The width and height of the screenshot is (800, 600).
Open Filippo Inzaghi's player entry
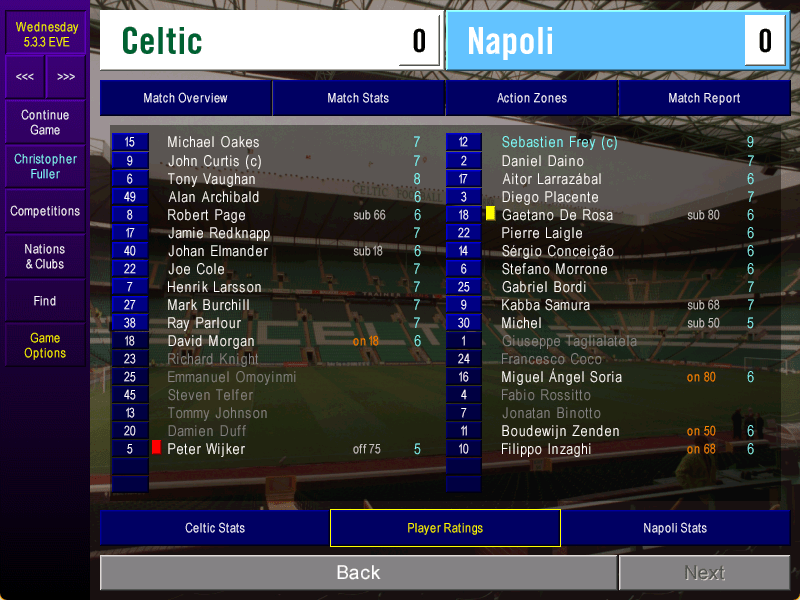(x=546, y=449)
